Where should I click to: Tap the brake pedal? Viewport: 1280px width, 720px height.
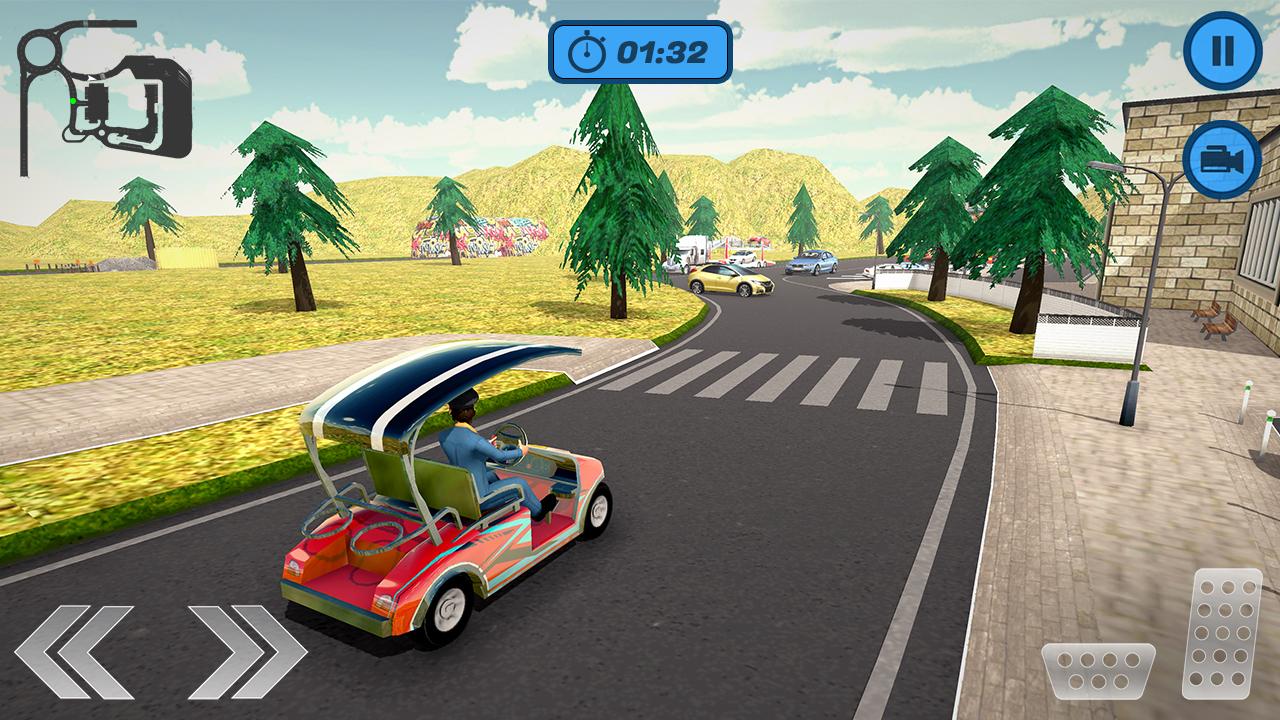[x=1097, y=670]
